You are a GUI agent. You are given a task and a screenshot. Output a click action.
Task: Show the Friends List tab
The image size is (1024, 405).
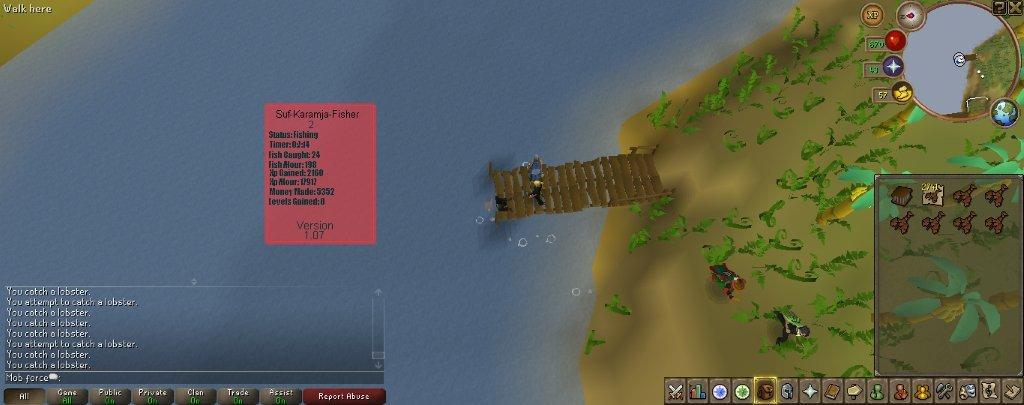click(x=877, y=391)
